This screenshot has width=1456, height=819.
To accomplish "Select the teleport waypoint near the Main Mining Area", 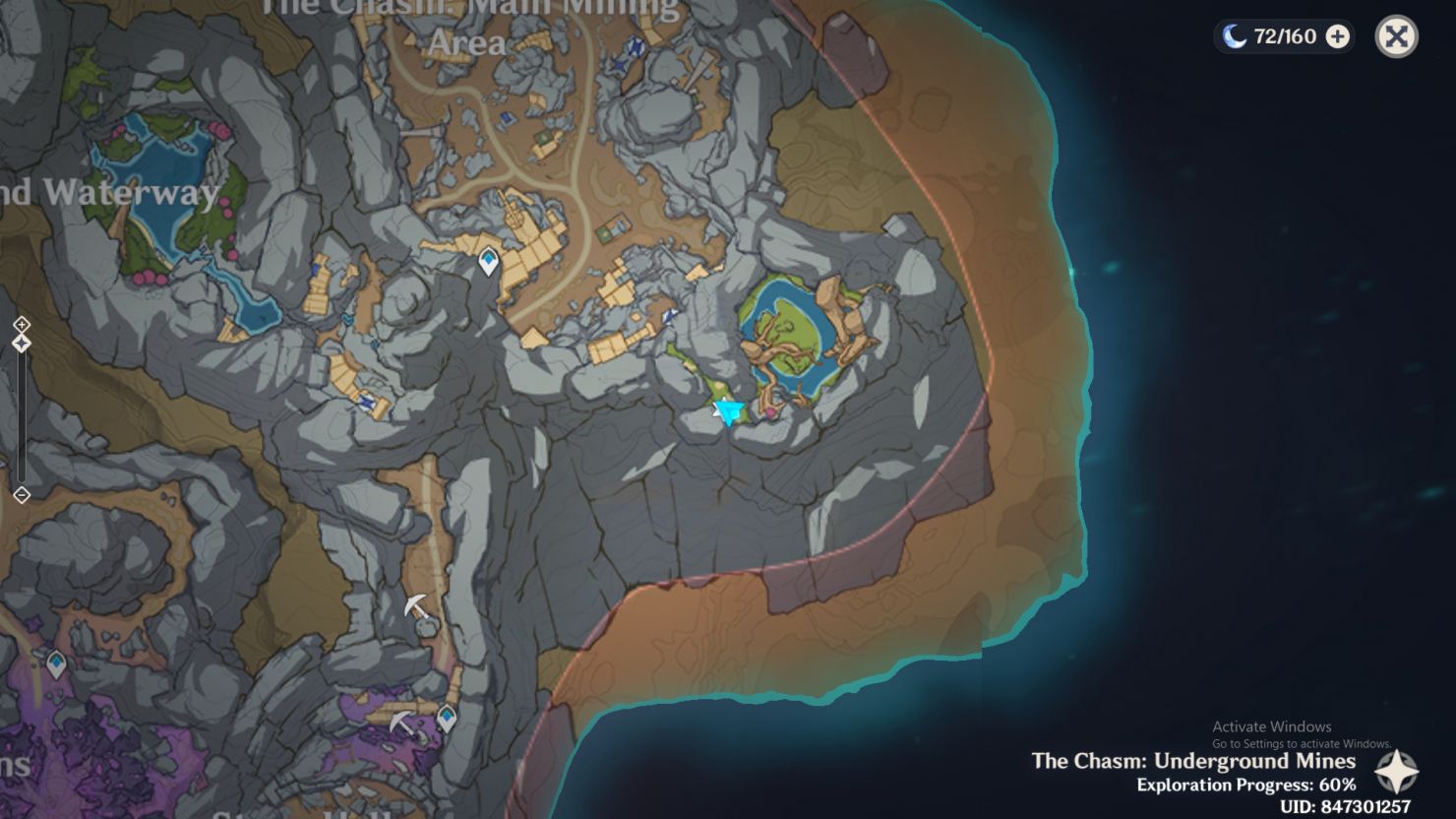I will [x=487, y=258].
